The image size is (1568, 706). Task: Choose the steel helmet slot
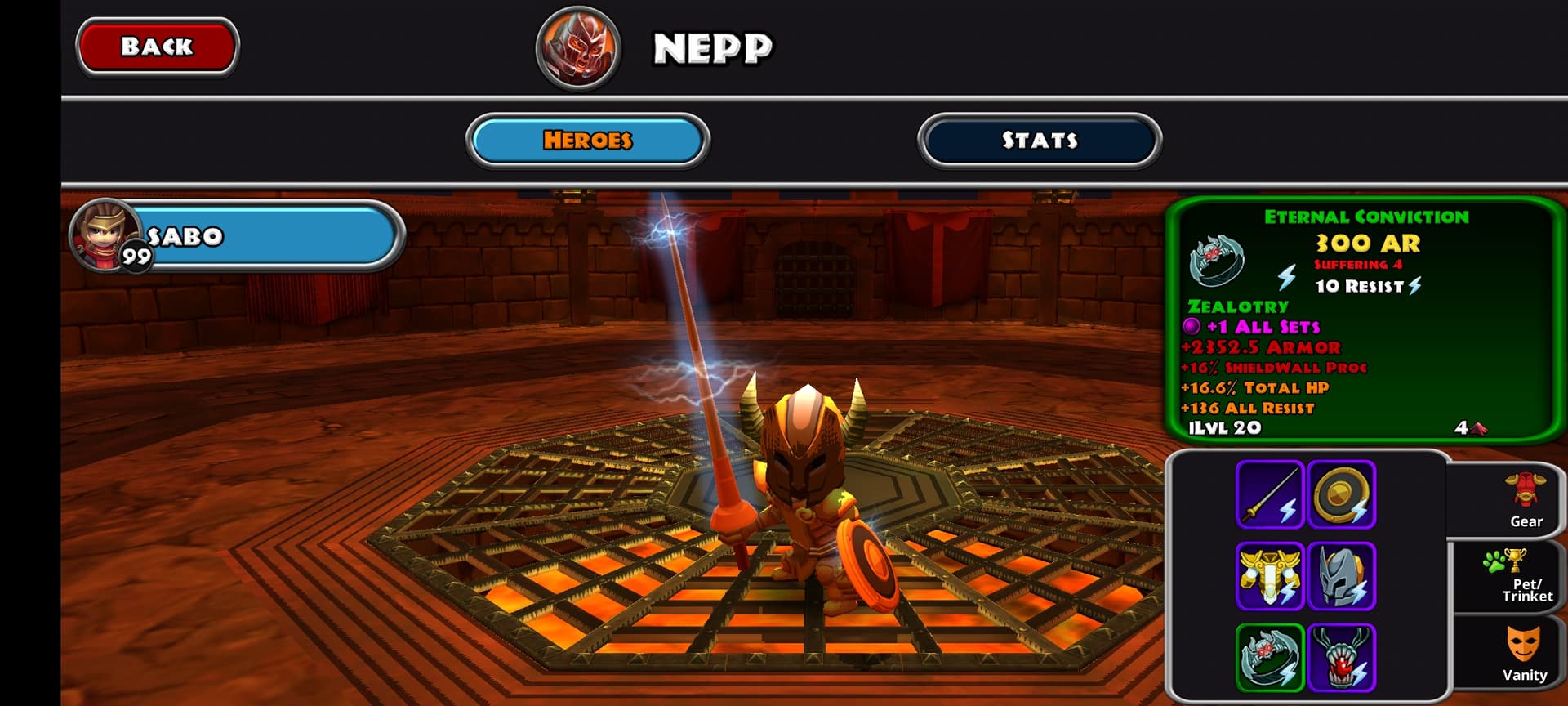[x=1341, y=576]
